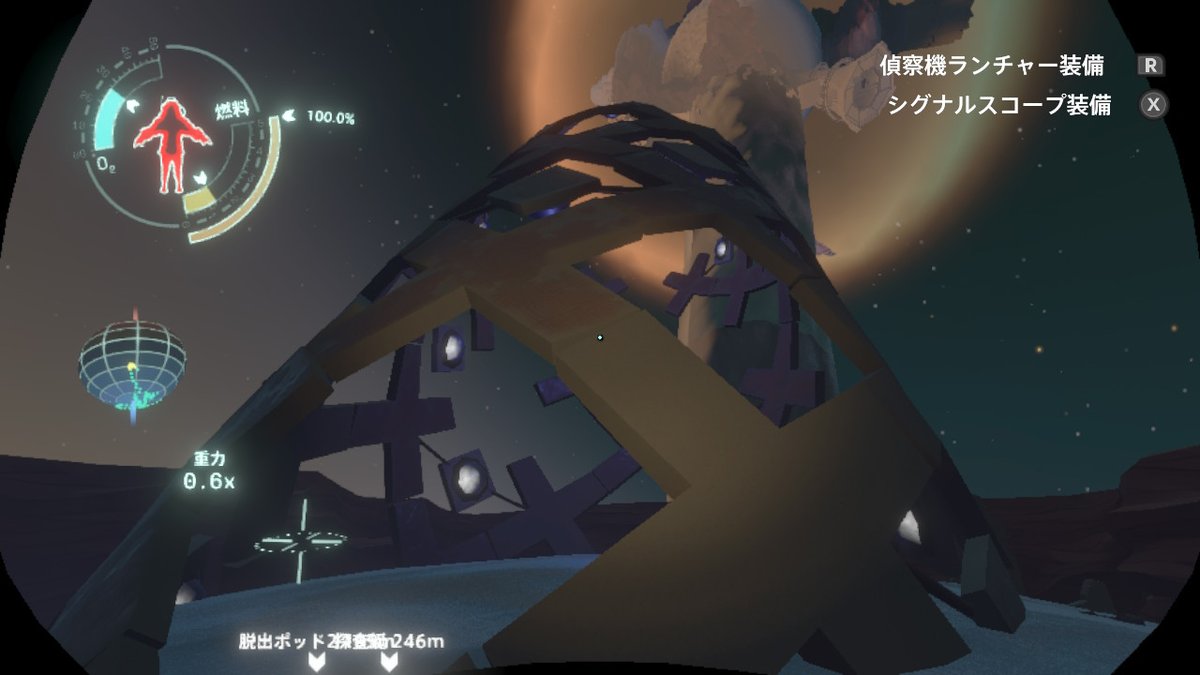Click the 探査艇 waypoint arrow marker
The image size is (1200, 675).
coord(388,662)
